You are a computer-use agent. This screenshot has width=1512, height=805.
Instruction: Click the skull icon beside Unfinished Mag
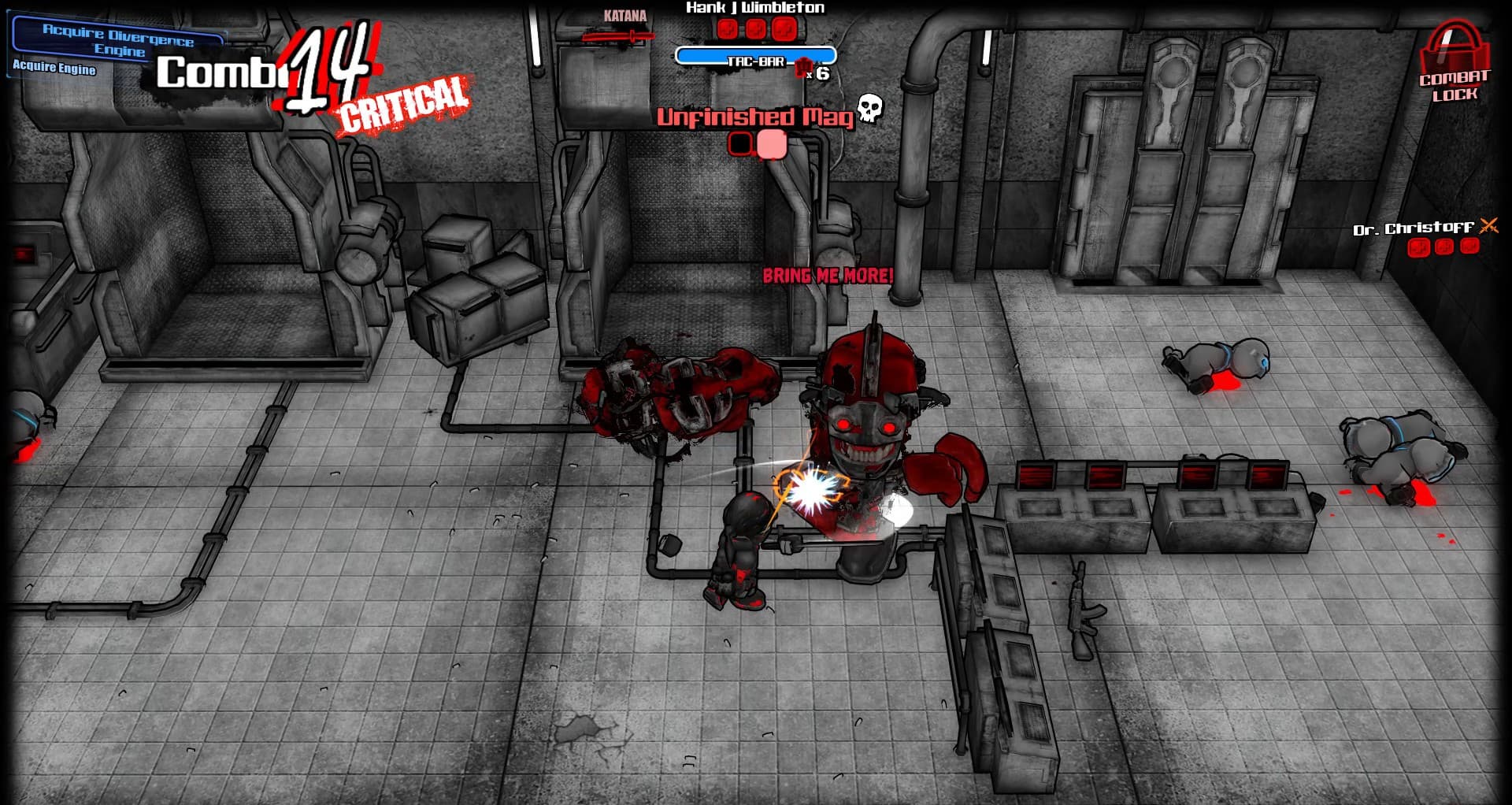pos(869,107)
